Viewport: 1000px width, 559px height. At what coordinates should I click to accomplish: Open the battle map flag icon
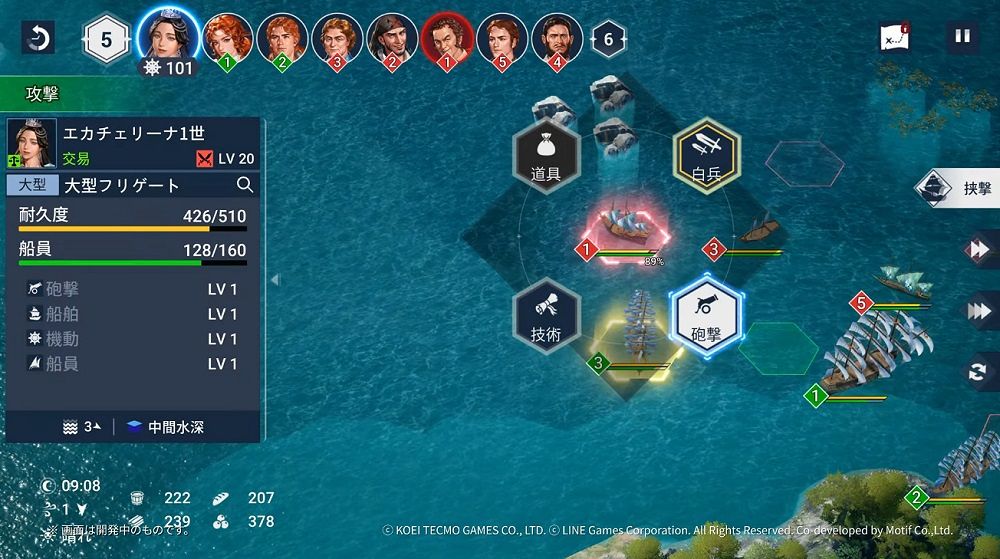pos(894,39)
